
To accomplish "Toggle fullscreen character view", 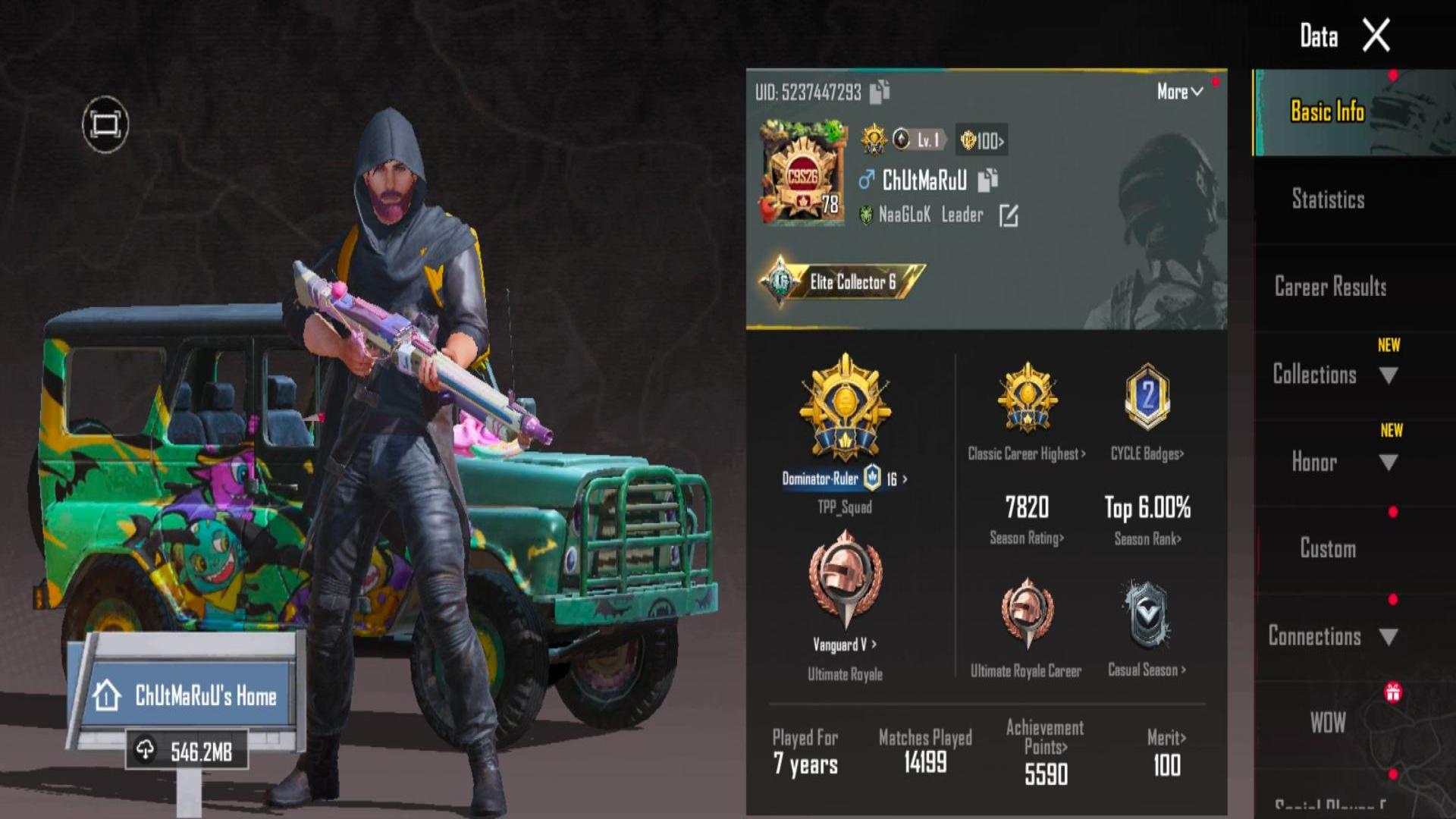I will coord(105,124).
